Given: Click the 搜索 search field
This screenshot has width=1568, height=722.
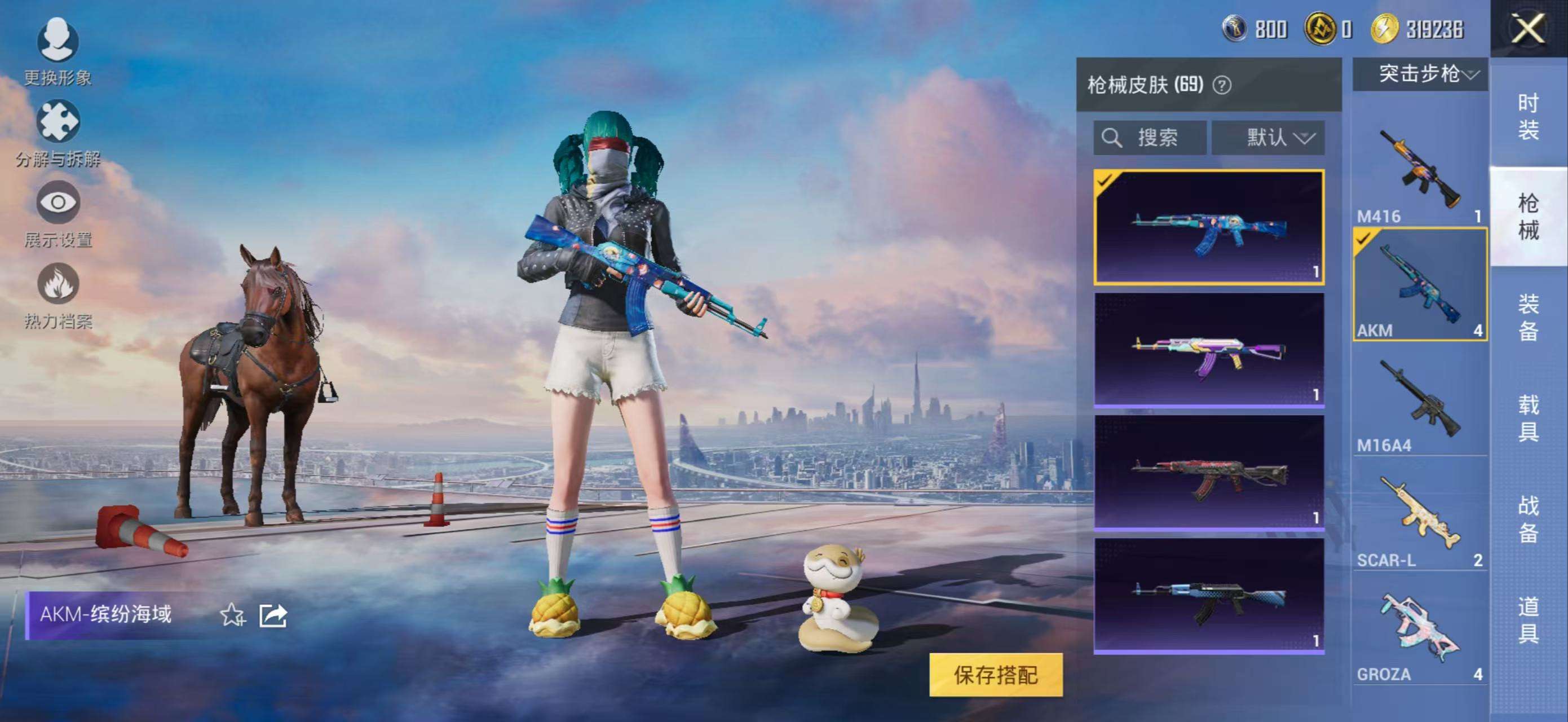Looking at the screenshot, I should [x=1150, y=138].
